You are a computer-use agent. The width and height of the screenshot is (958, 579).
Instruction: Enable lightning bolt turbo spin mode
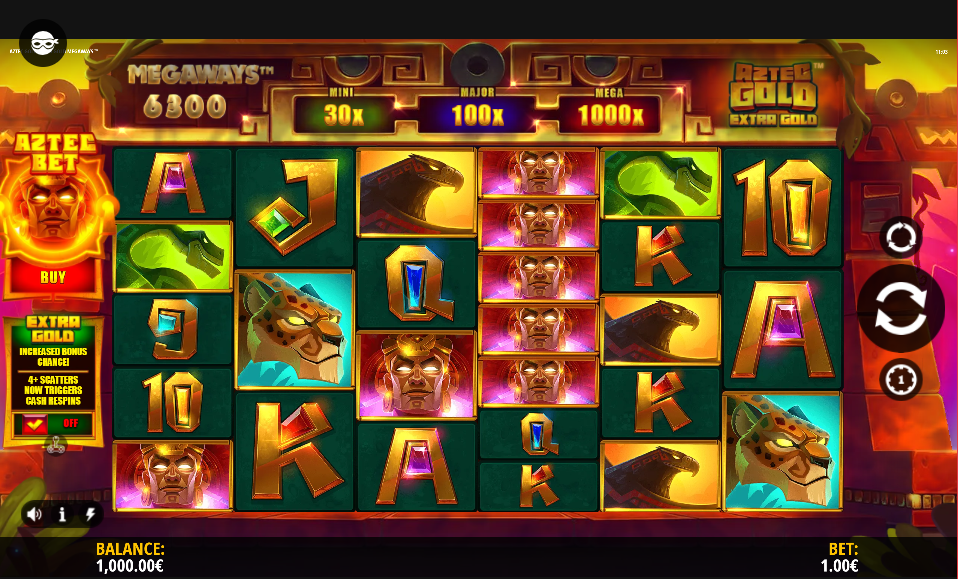pyautogui.click(x=90, y=514)
